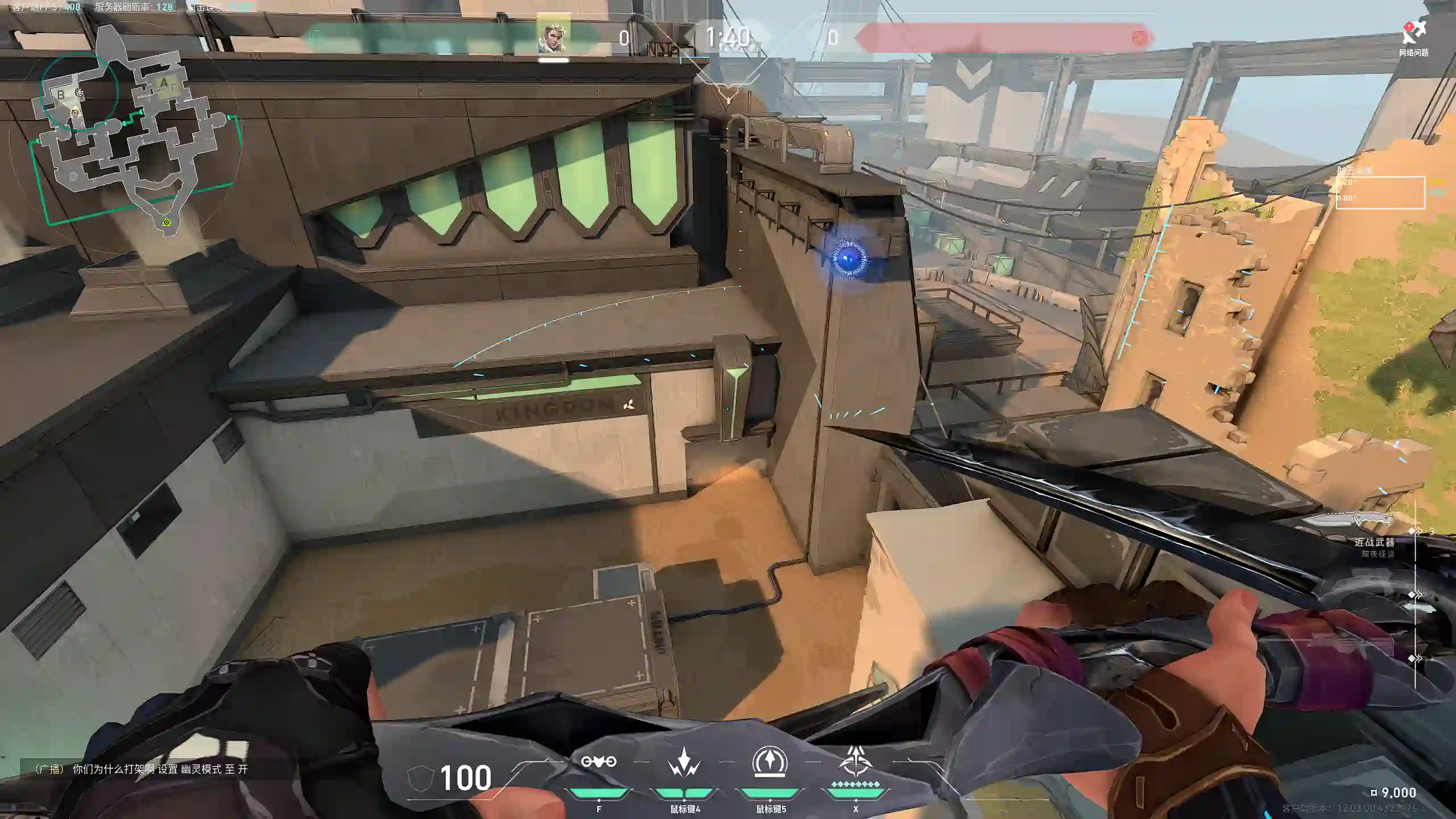Click the broadcast chat message
The image size is (1456, 819).
(x=141, y=769)
